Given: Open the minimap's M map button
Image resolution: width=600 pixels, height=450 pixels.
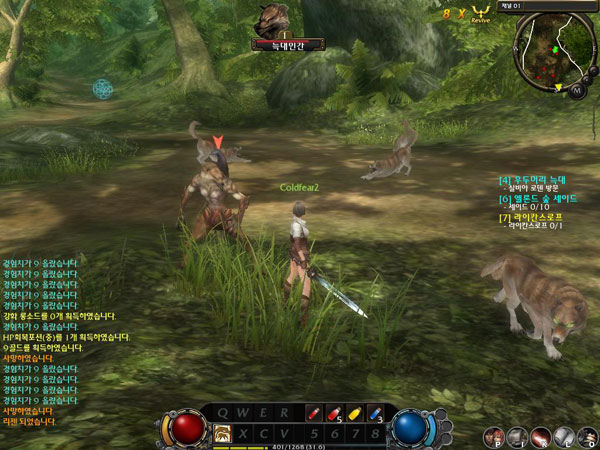Looking at the screenshot, I should tap(577, 90).
